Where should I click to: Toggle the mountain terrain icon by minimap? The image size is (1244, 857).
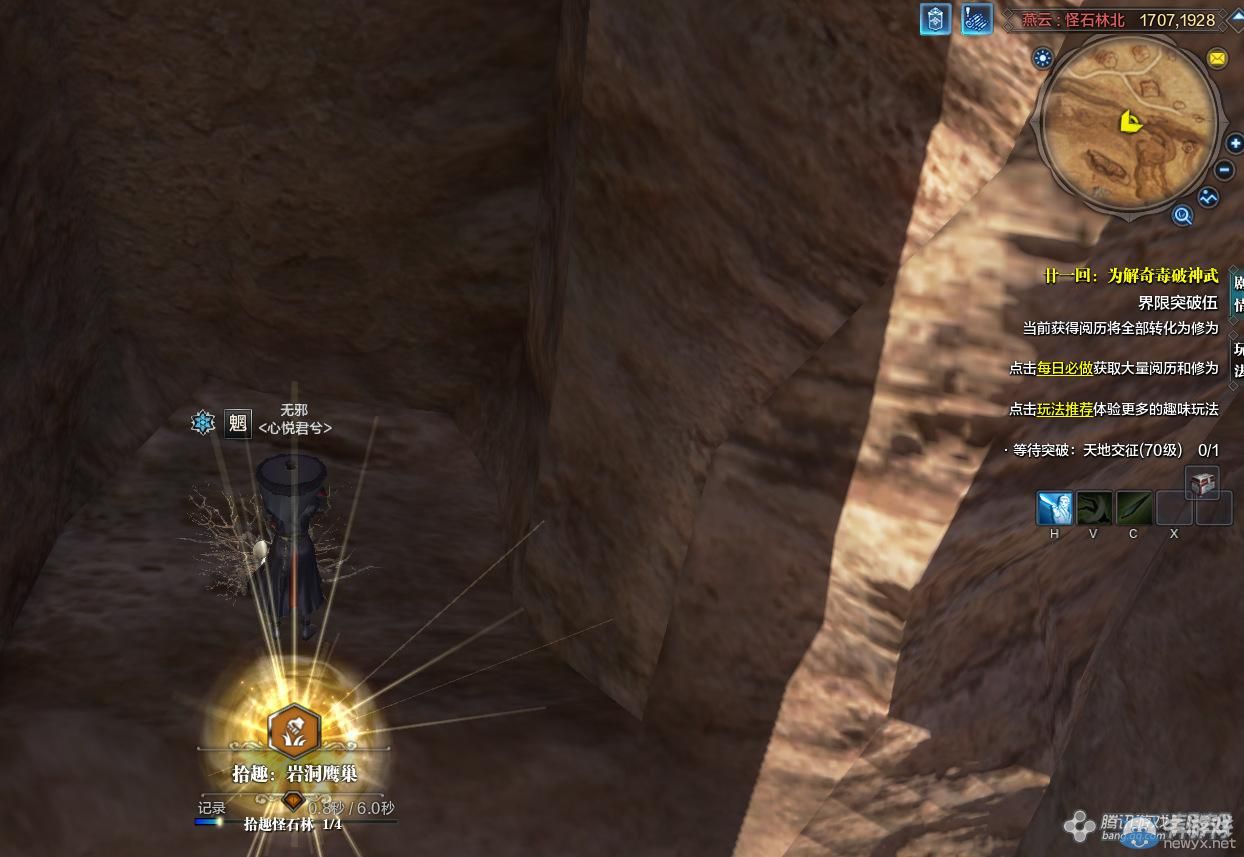pyautogui.click(x=1209, y=197)
